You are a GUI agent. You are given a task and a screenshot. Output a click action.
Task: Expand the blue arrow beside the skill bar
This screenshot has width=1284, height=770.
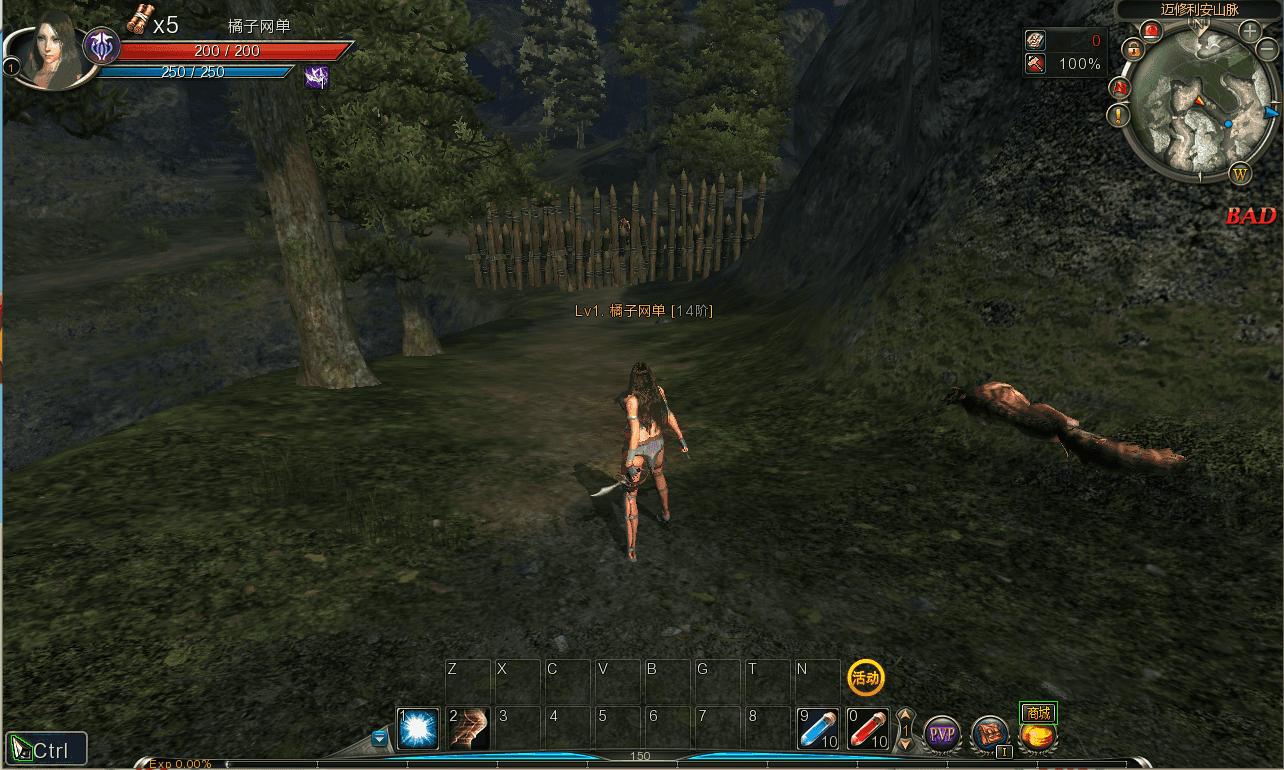pyautogui.click(x=380, y=738)
